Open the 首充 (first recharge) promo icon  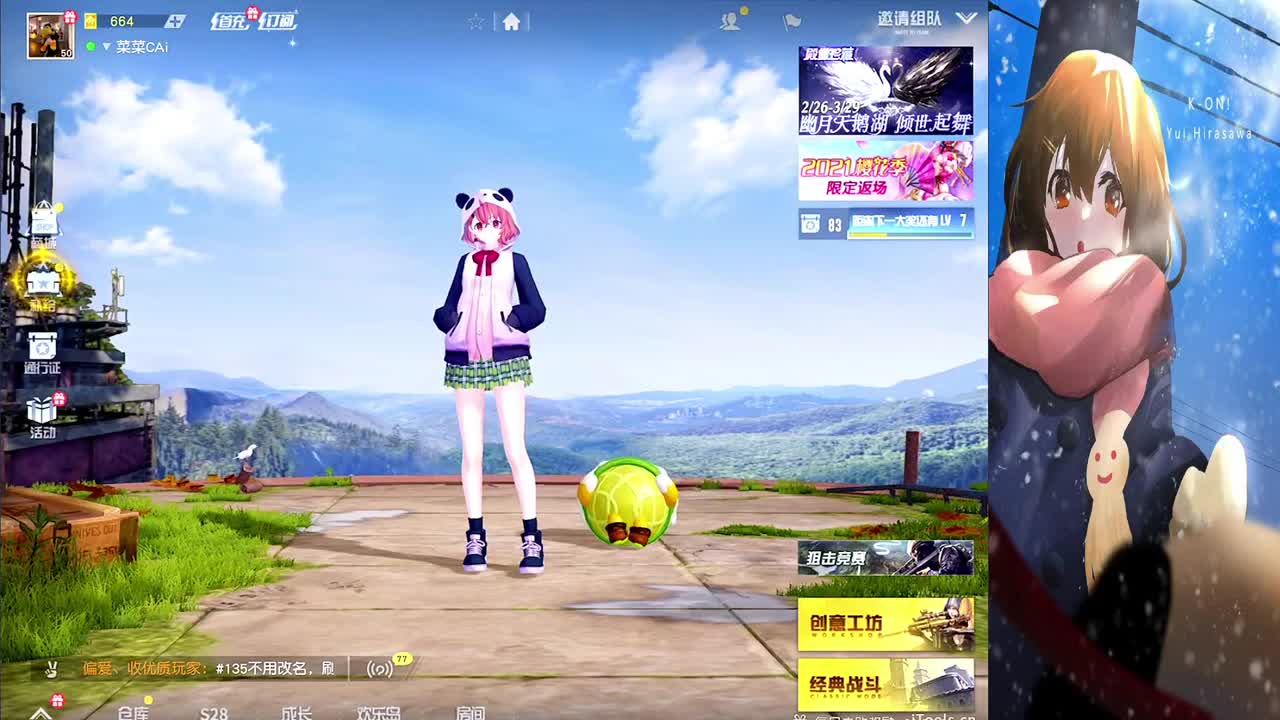[x=230, y=20]
